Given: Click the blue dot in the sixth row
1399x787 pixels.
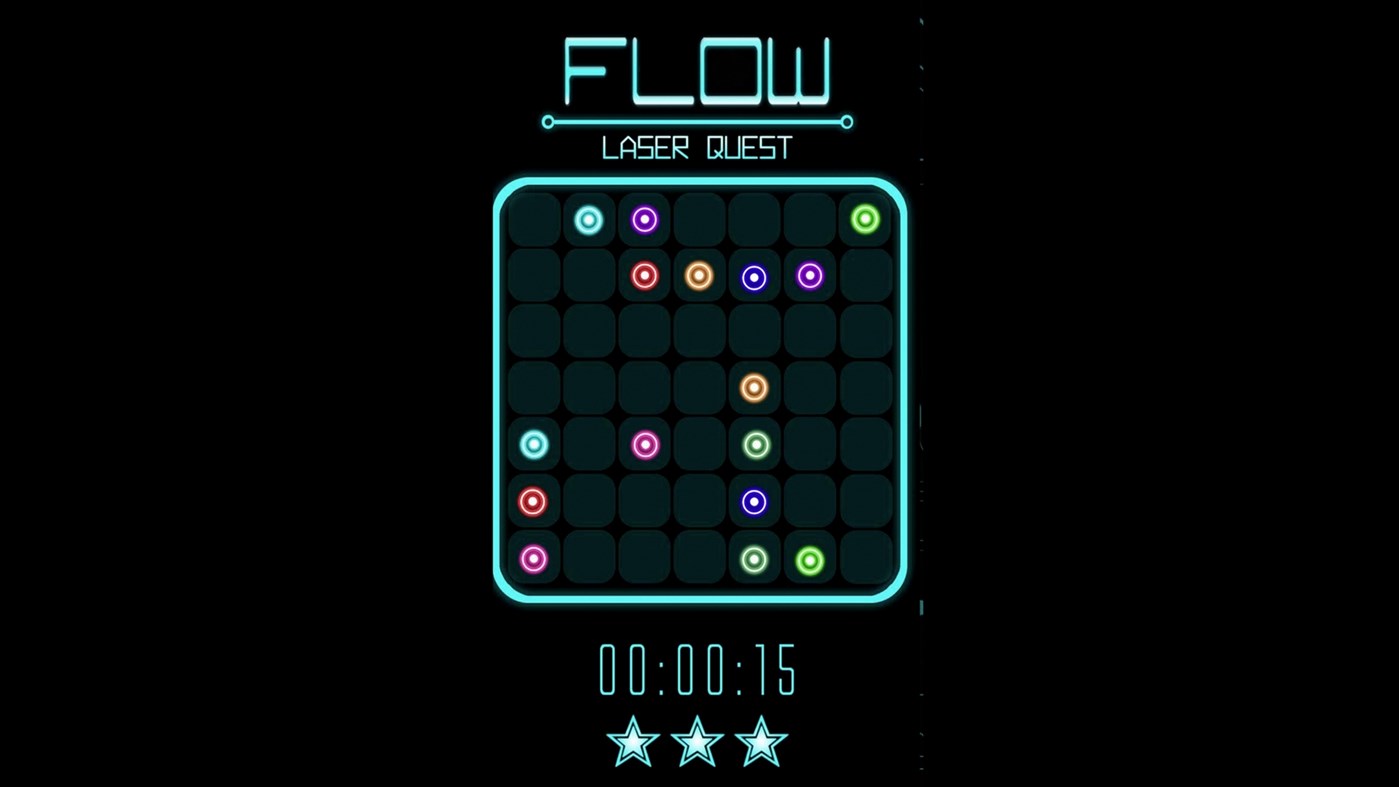Looking at the screenshot, I should click(x=753, y=501).
